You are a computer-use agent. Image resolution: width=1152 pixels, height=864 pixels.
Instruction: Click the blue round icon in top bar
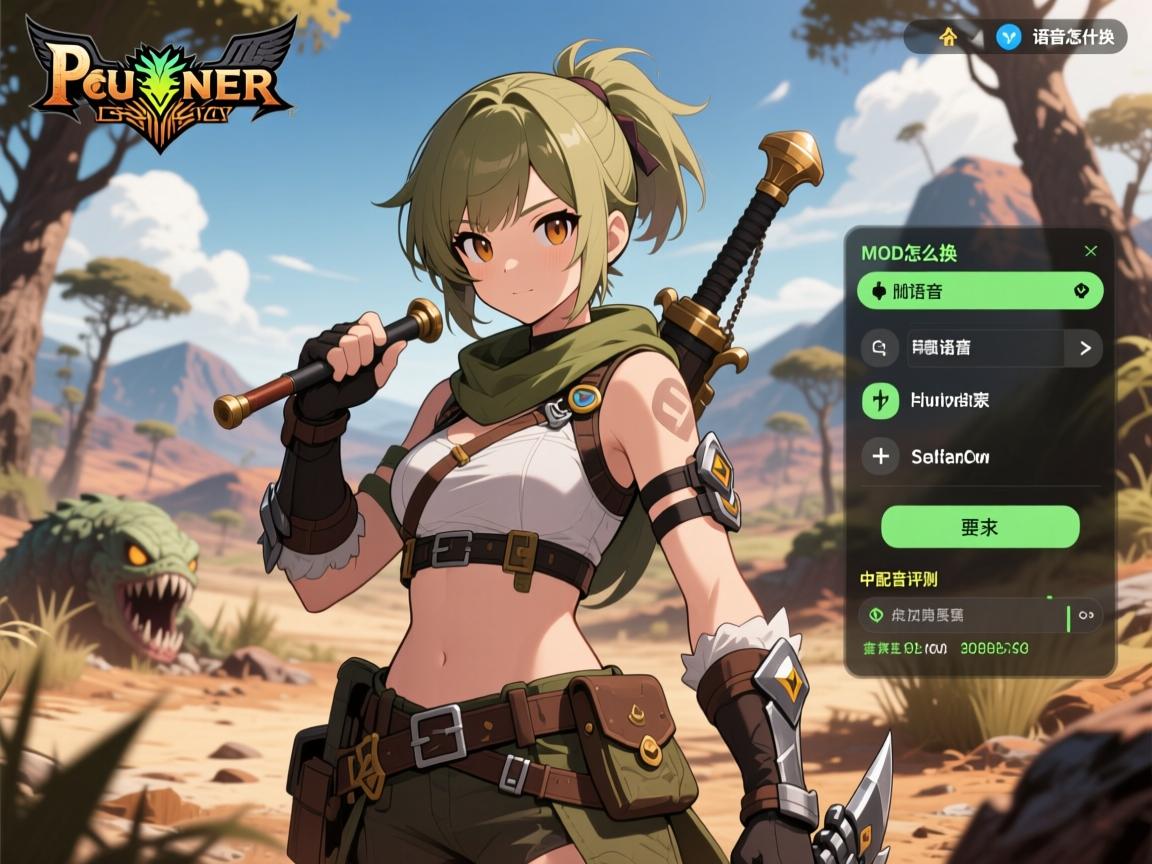pos(1009,37)
